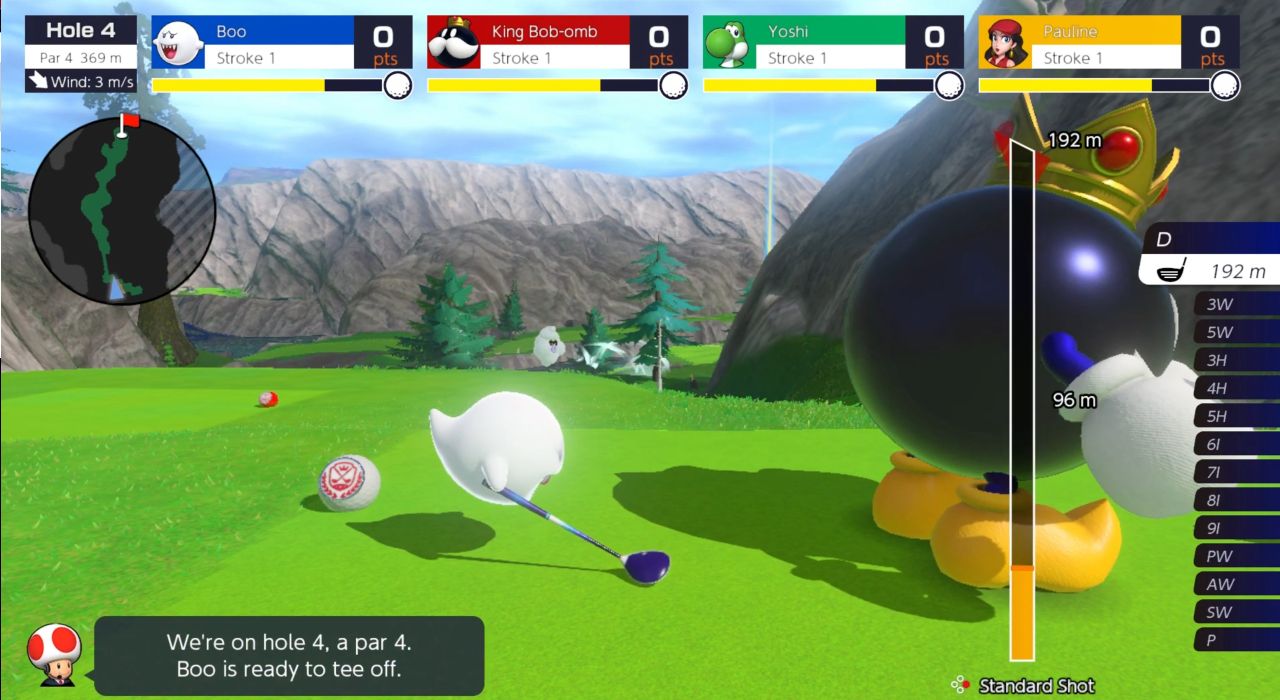This screenshot has height=700, width=1280.
Task: Pick the 5H club
Action: [x=1235, y=416]
